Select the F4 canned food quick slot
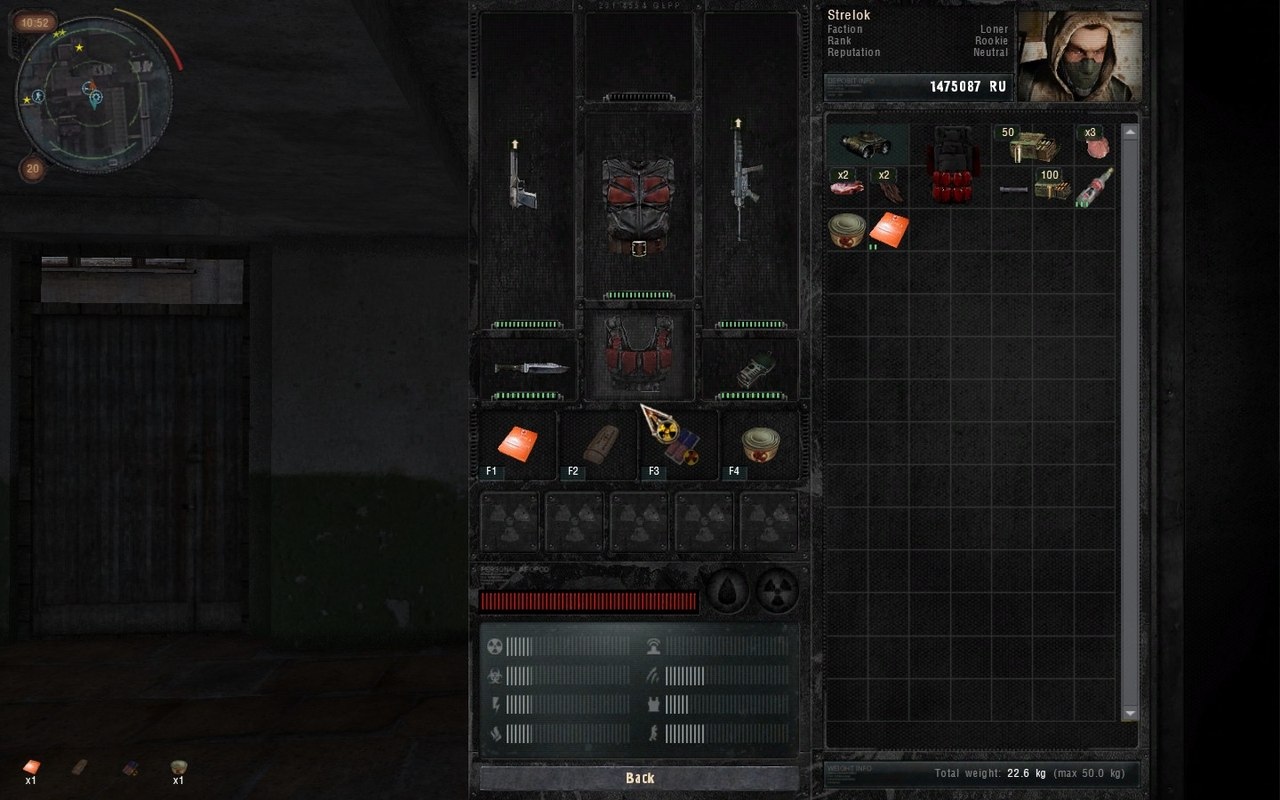 (x=759, y=444)
